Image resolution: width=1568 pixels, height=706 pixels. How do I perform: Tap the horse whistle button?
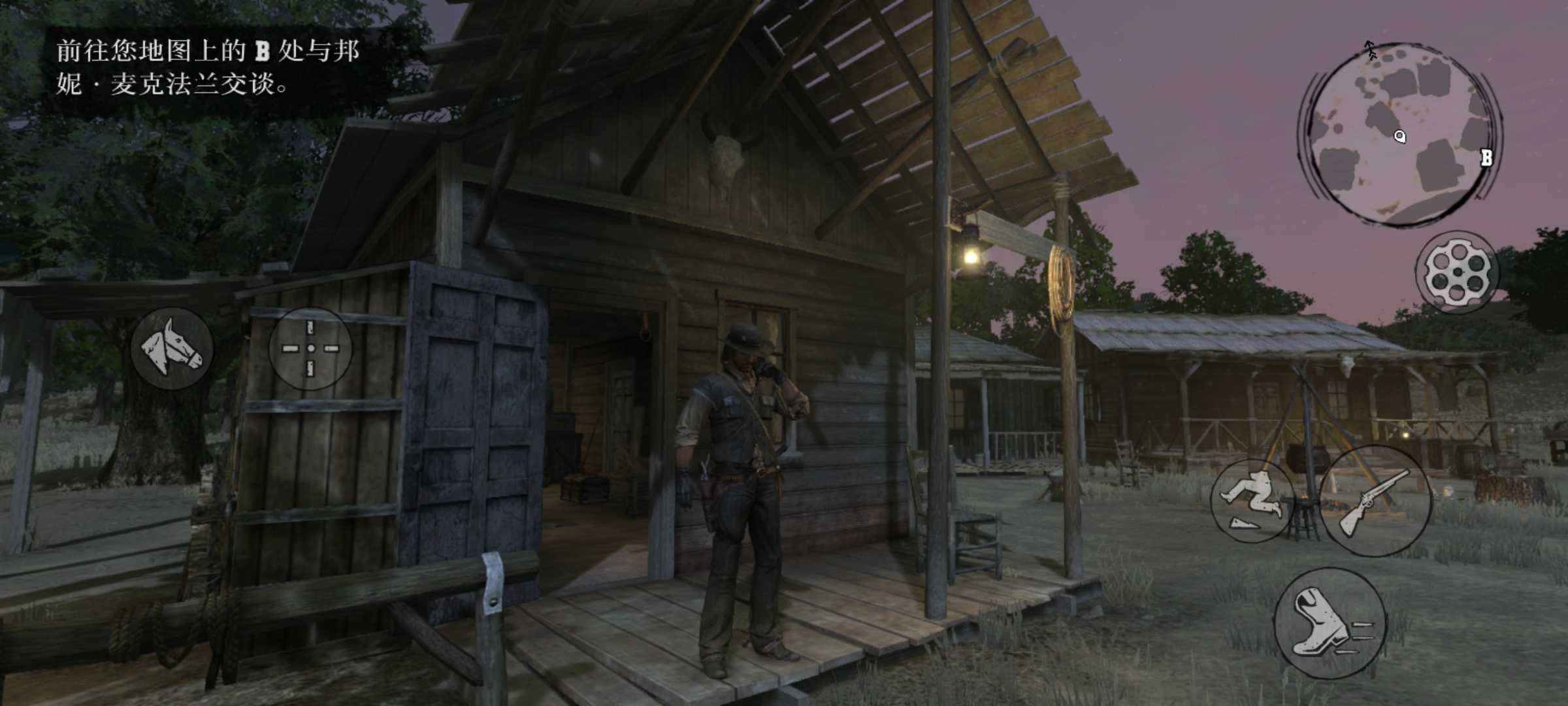[172, 348]
